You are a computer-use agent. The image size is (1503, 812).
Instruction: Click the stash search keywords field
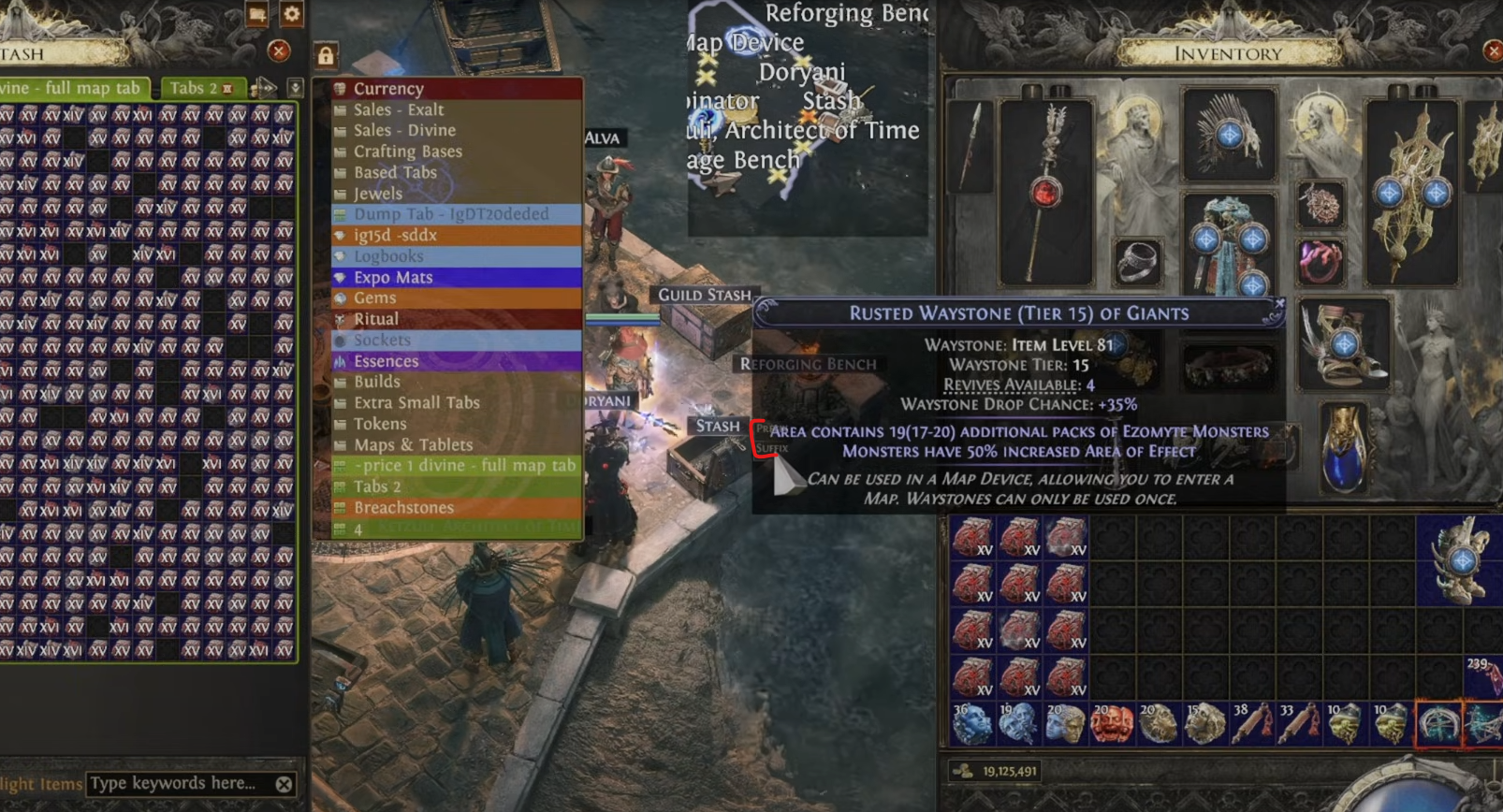[178, 784]
